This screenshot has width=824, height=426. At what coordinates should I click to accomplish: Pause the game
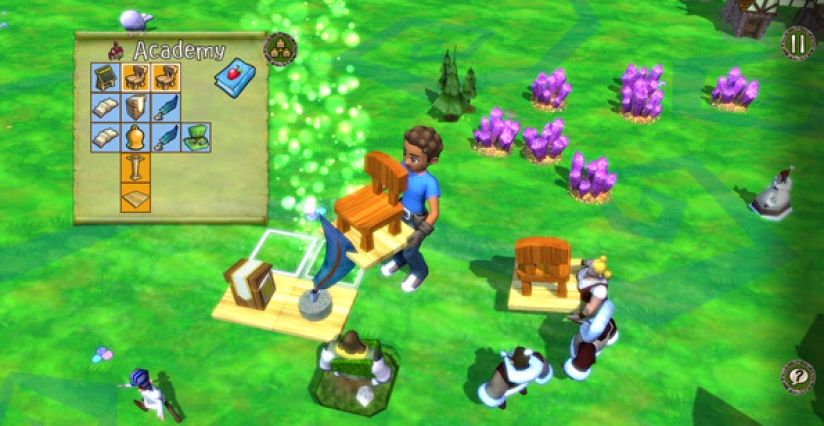pos(797,44)
